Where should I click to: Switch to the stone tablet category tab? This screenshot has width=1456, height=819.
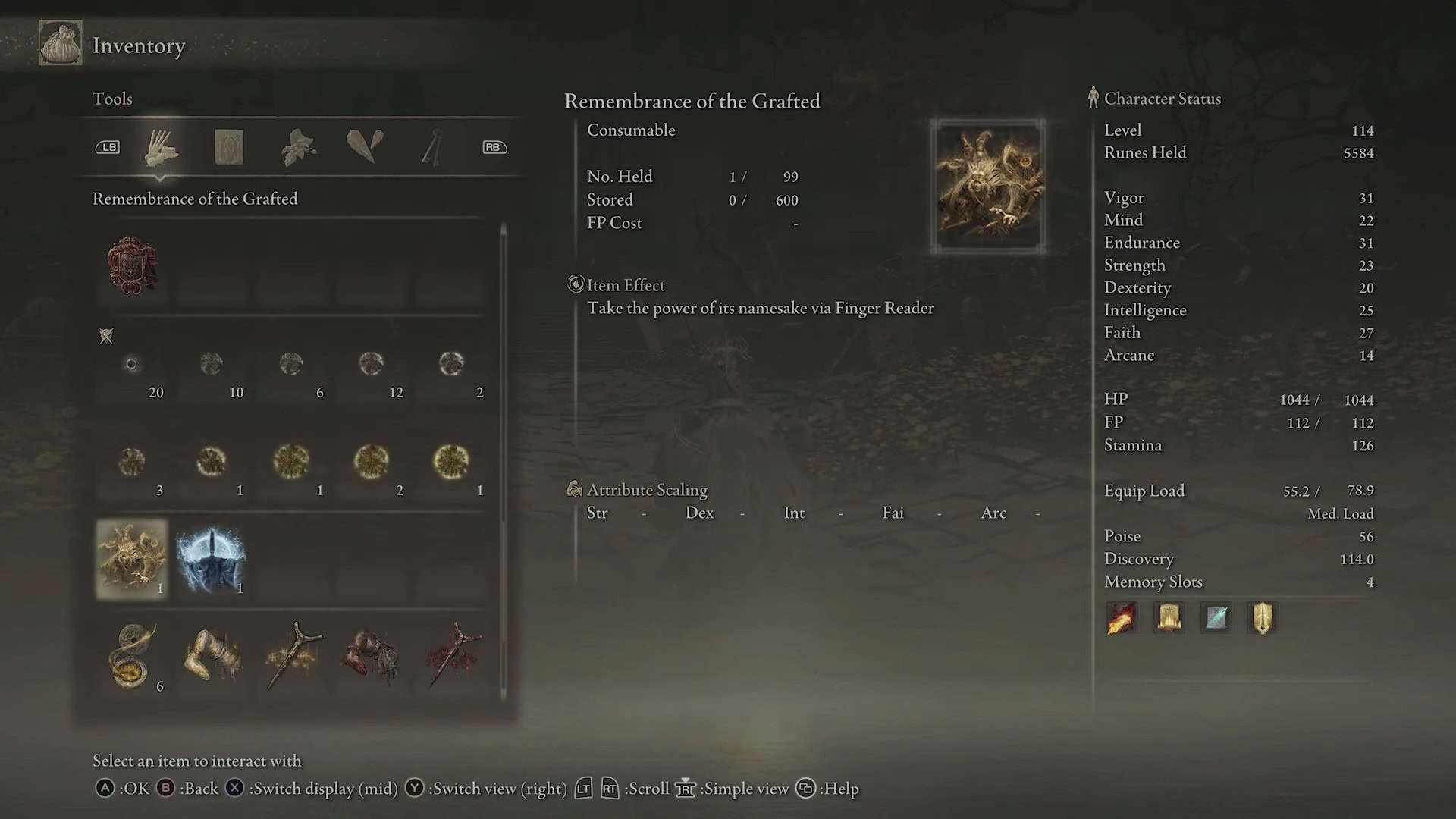228,147
